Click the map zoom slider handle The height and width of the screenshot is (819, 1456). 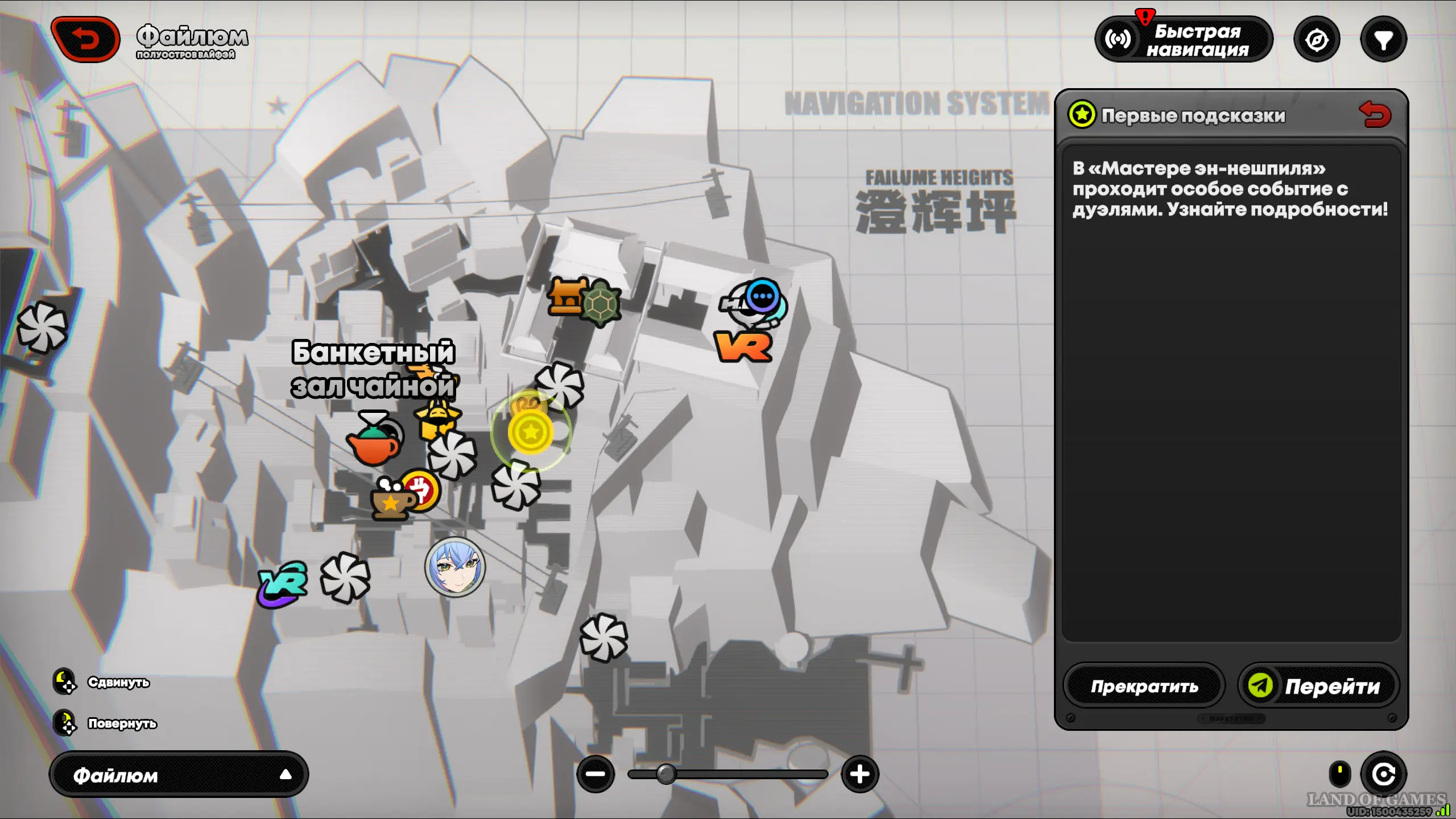click(666, 774)
